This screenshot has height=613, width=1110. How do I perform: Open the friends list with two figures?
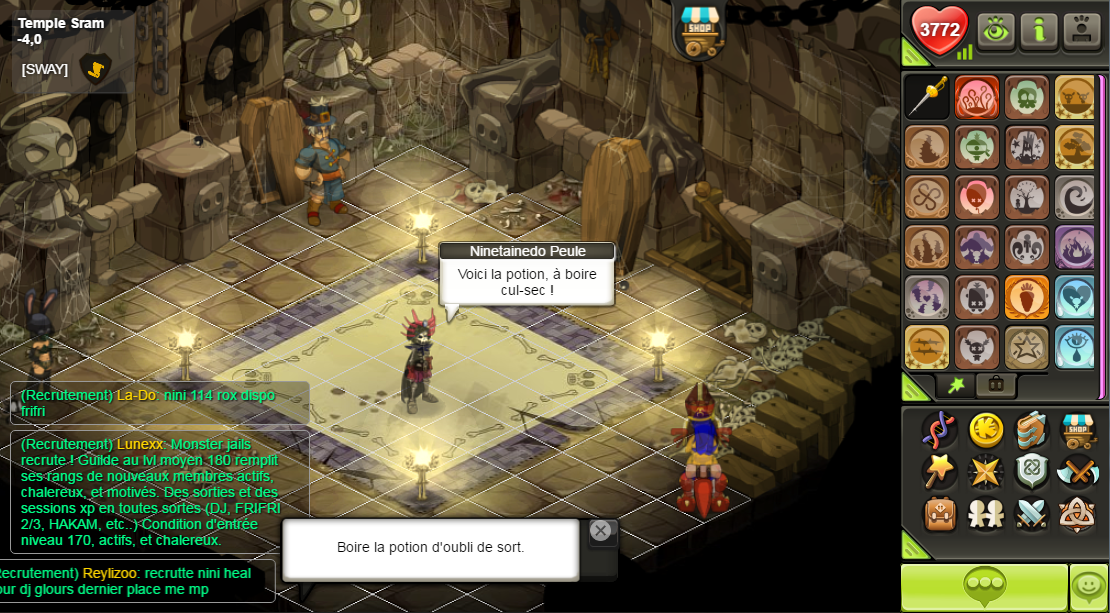pyautogui.click(x=986, y=514)
